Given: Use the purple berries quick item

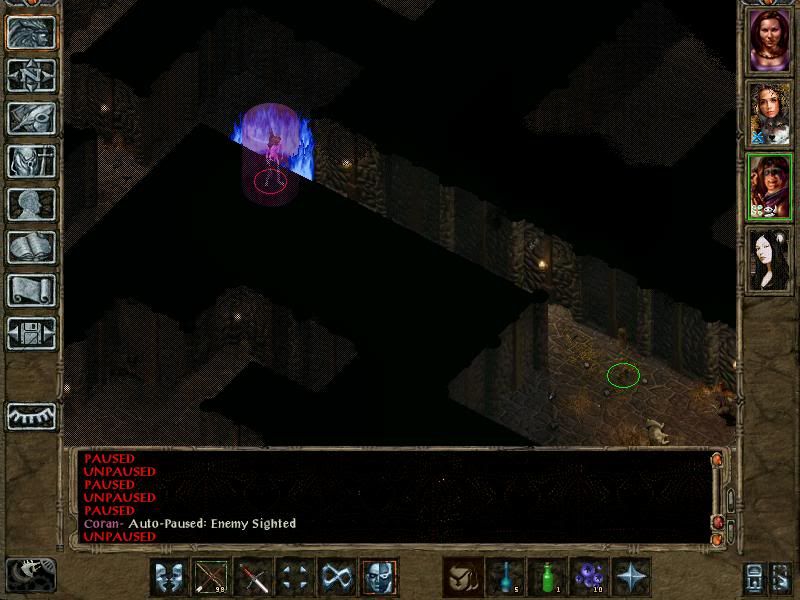Looking at the screenshot, I should (x=589, y=577).
